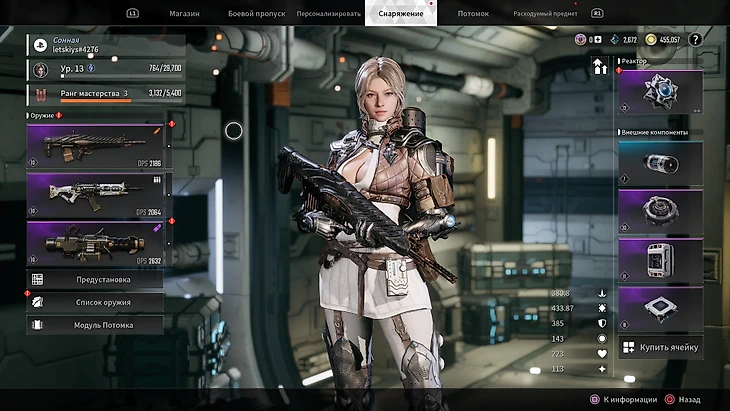Select the cylindrical external component slot
This screenshot has height=411, width=730.
coord(660,161)
